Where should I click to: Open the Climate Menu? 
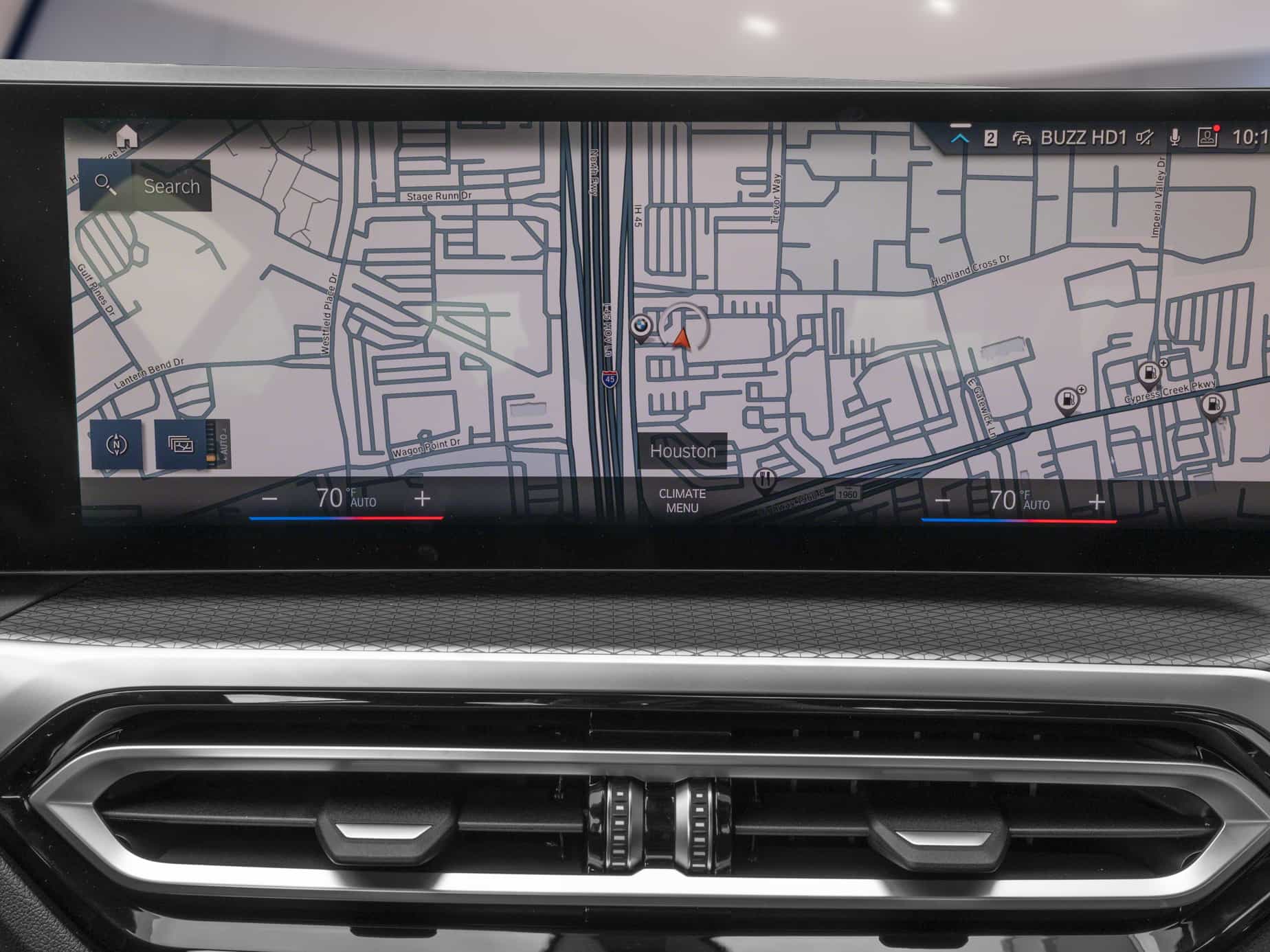pos(684,499)
